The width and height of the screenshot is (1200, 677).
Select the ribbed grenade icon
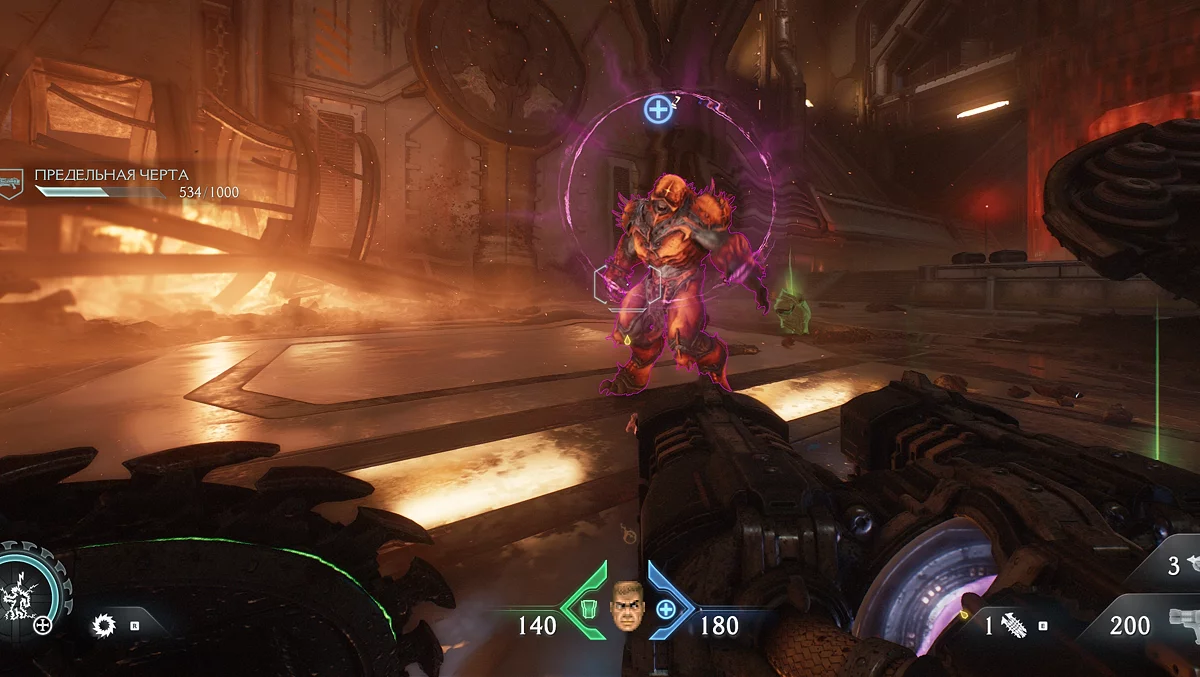[x=1013, y=626]
